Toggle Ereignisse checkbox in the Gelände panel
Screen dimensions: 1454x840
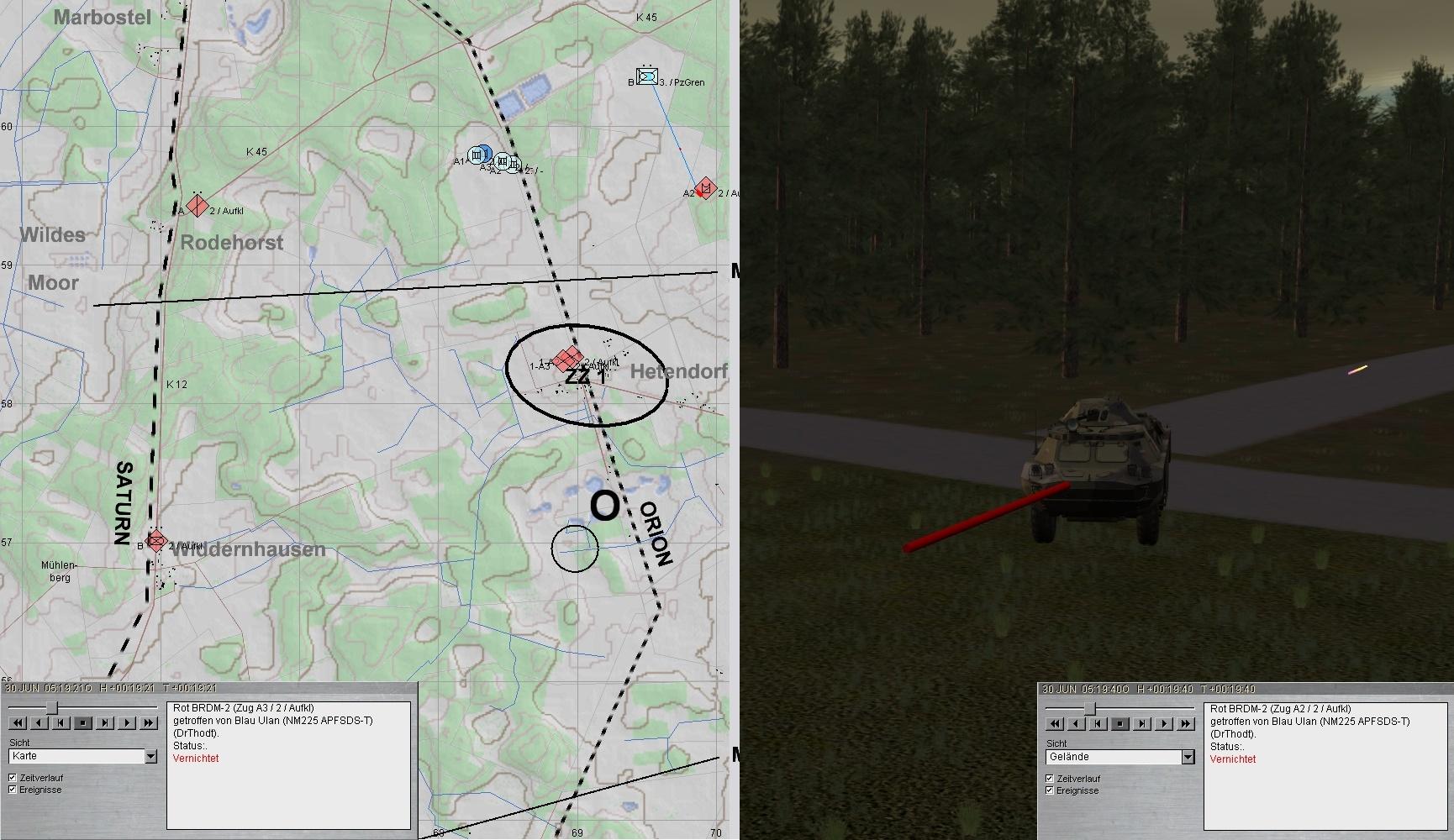[1050, 790]
